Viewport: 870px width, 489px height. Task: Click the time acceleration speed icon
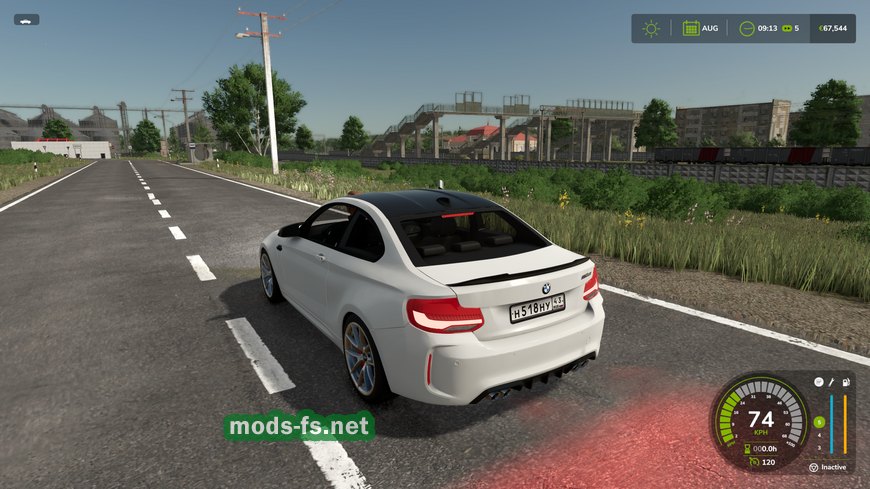[786, 28]
